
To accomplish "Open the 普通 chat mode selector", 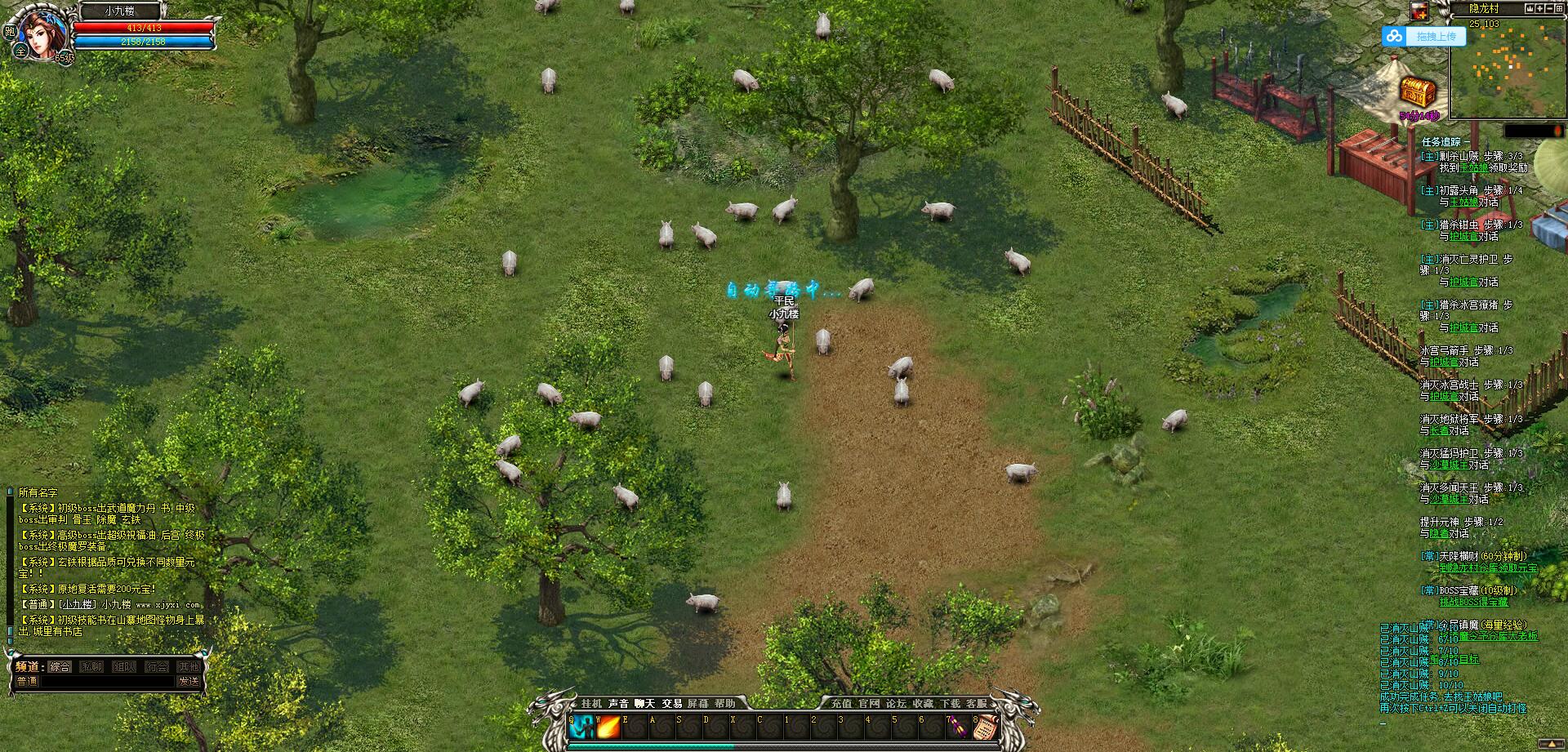I will 28,681.
